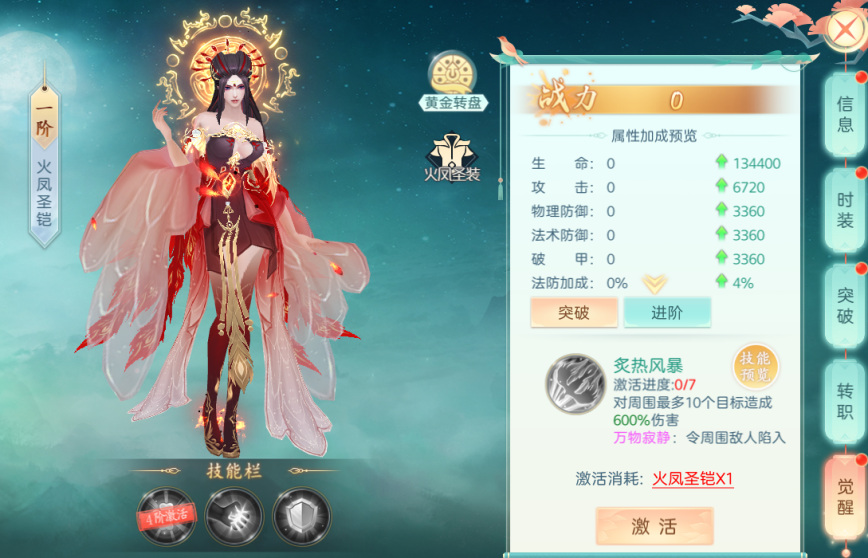Screen dimensions: 868x558
Task: Select the 炙热风暴 skill icon in the panel
Action: 574,385
